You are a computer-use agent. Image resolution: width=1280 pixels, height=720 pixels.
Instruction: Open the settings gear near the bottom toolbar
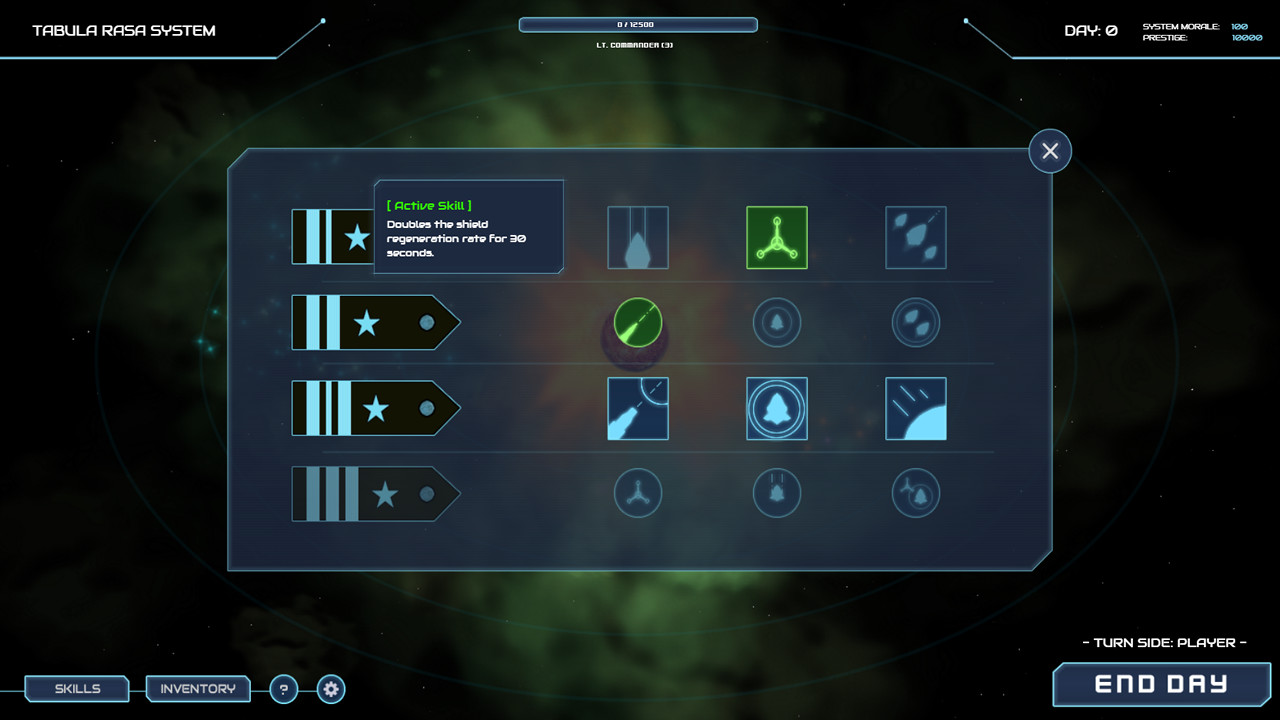click(330, 689)
